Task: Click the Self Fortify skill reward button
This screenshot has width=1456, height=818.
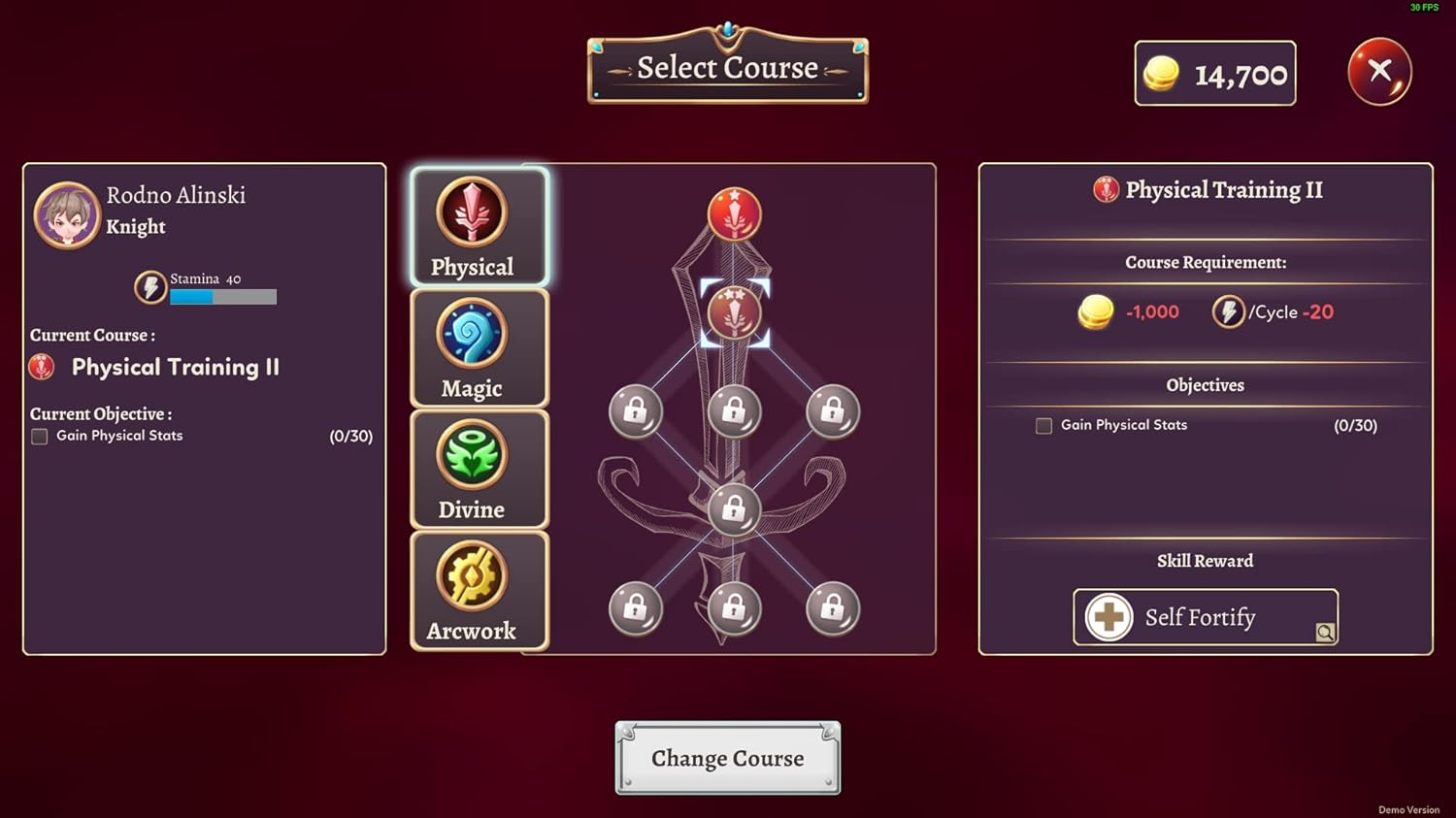Action: pyautogui.click(x=1204, y=616)
